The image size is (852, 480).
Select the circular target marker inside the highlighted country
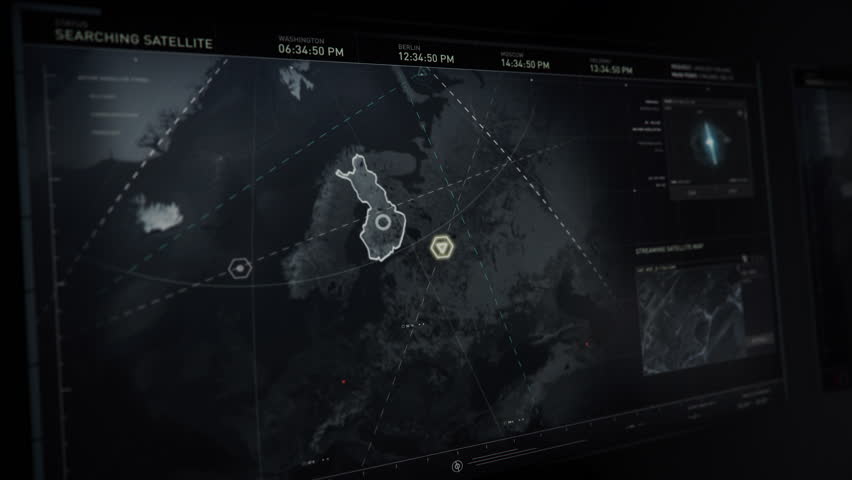pos(382,222)
